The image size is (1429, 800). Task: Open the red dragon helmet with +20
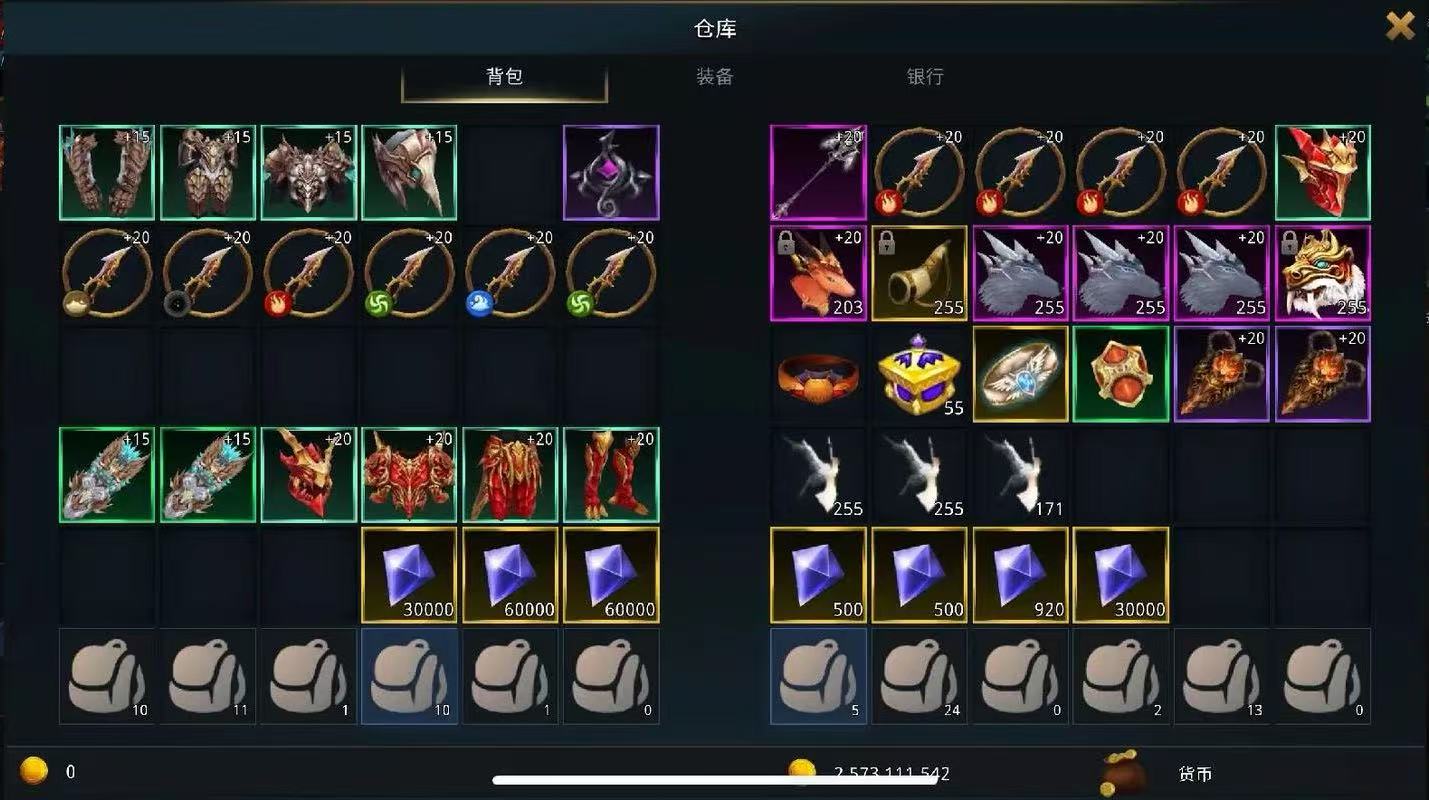[1323, 172]
